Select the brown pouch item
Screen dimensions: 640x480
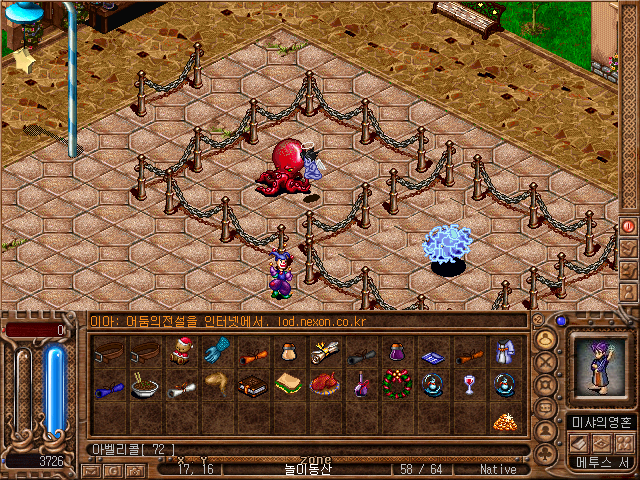(287, 351)
